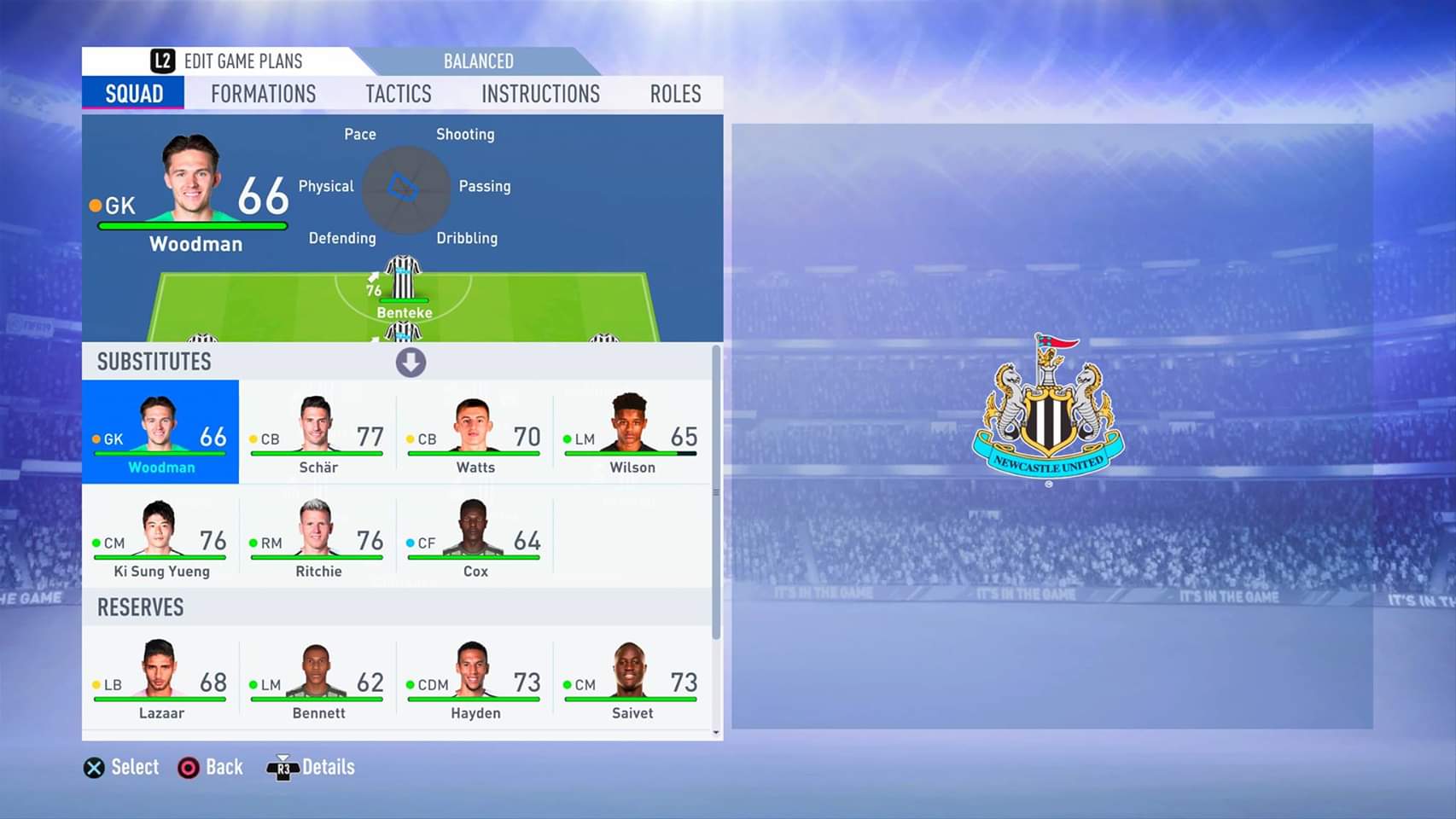The image size is (1456, 819).
Task: Select reserve left-back Lazaar
Action: (160, 679)
